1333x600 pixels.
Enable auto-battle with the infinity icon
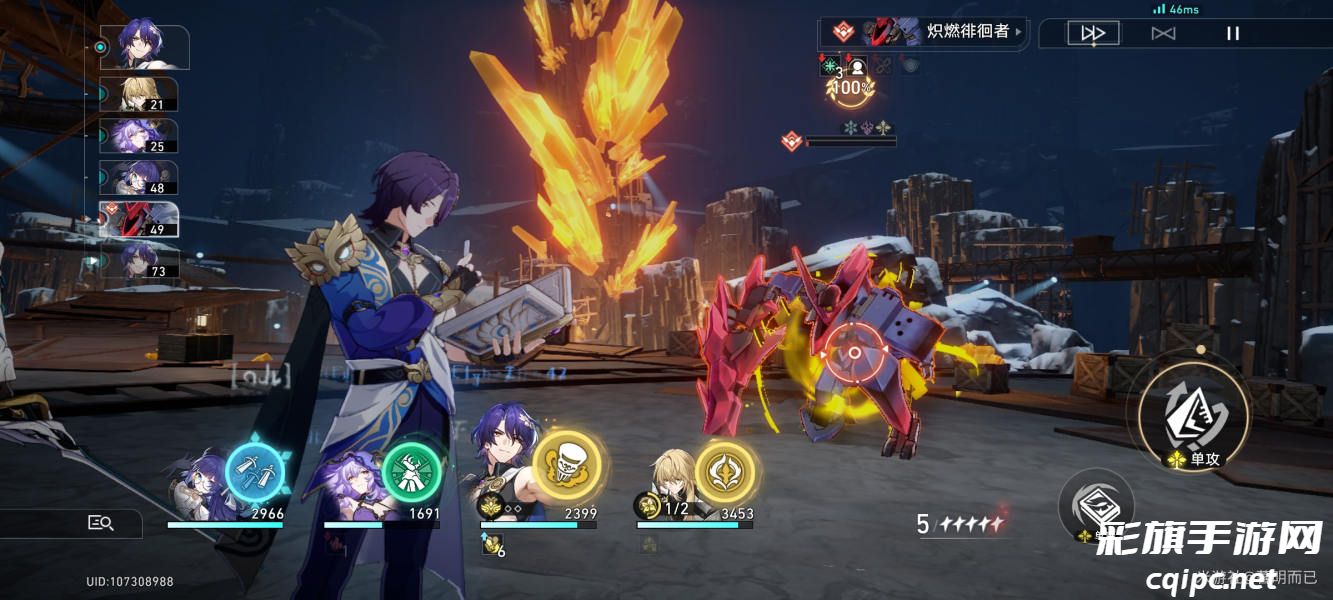(1163, 33)
